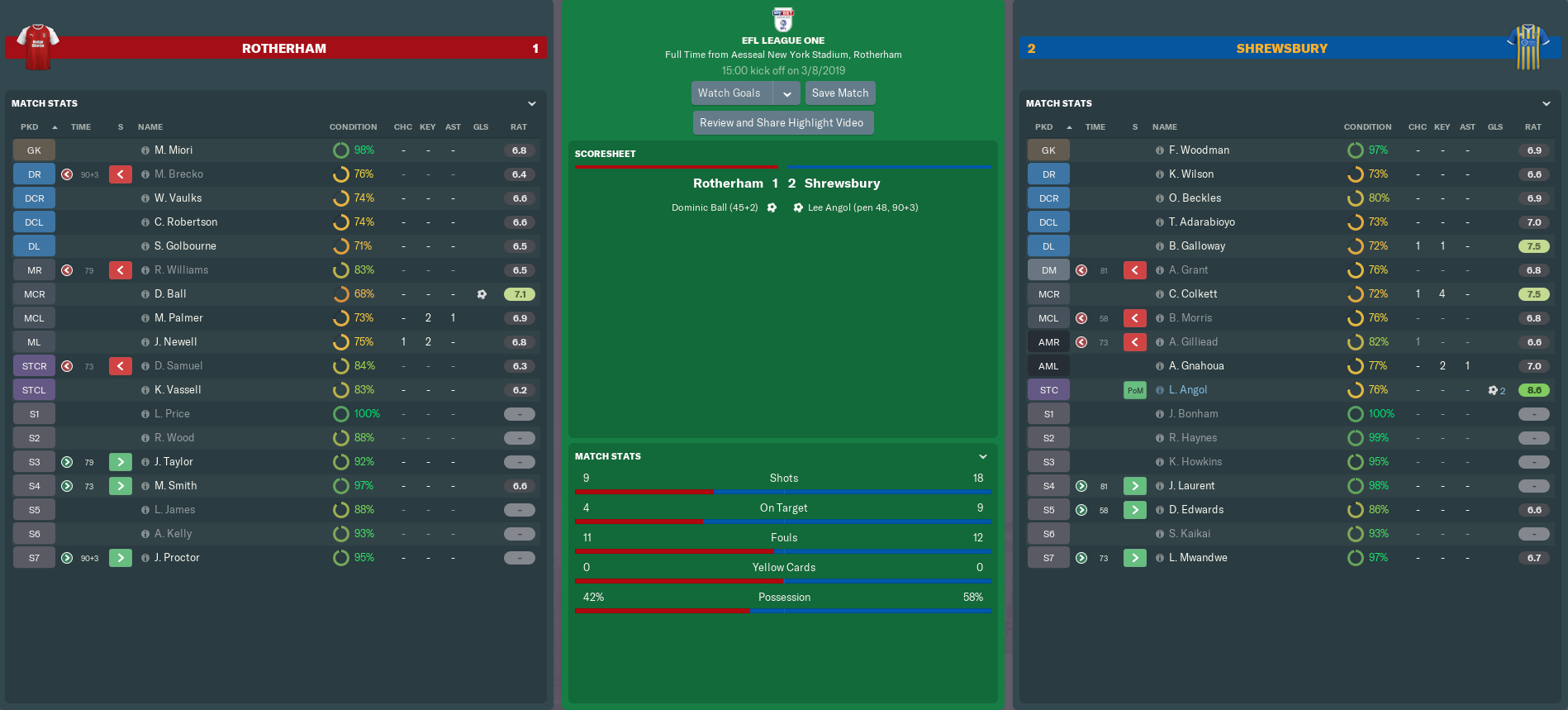Select substitute J. Proctor's row

click(177, 558)
